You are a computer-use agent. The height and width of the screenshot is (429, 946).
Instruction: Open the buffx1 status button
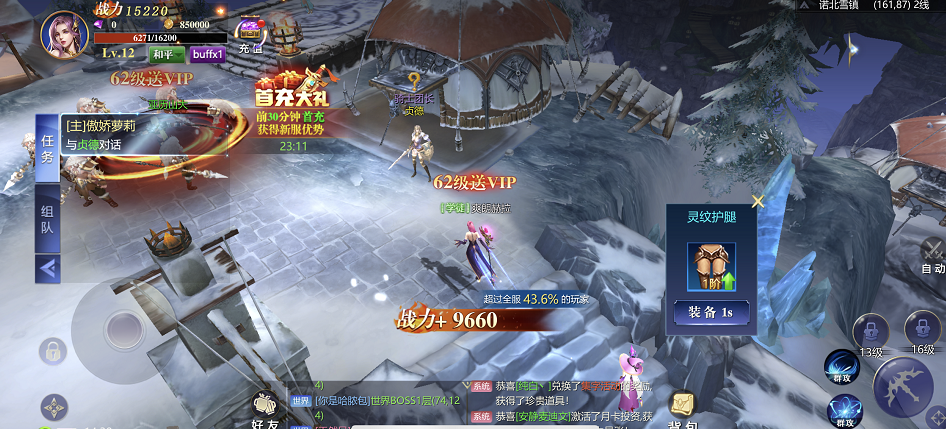point(207,54)
